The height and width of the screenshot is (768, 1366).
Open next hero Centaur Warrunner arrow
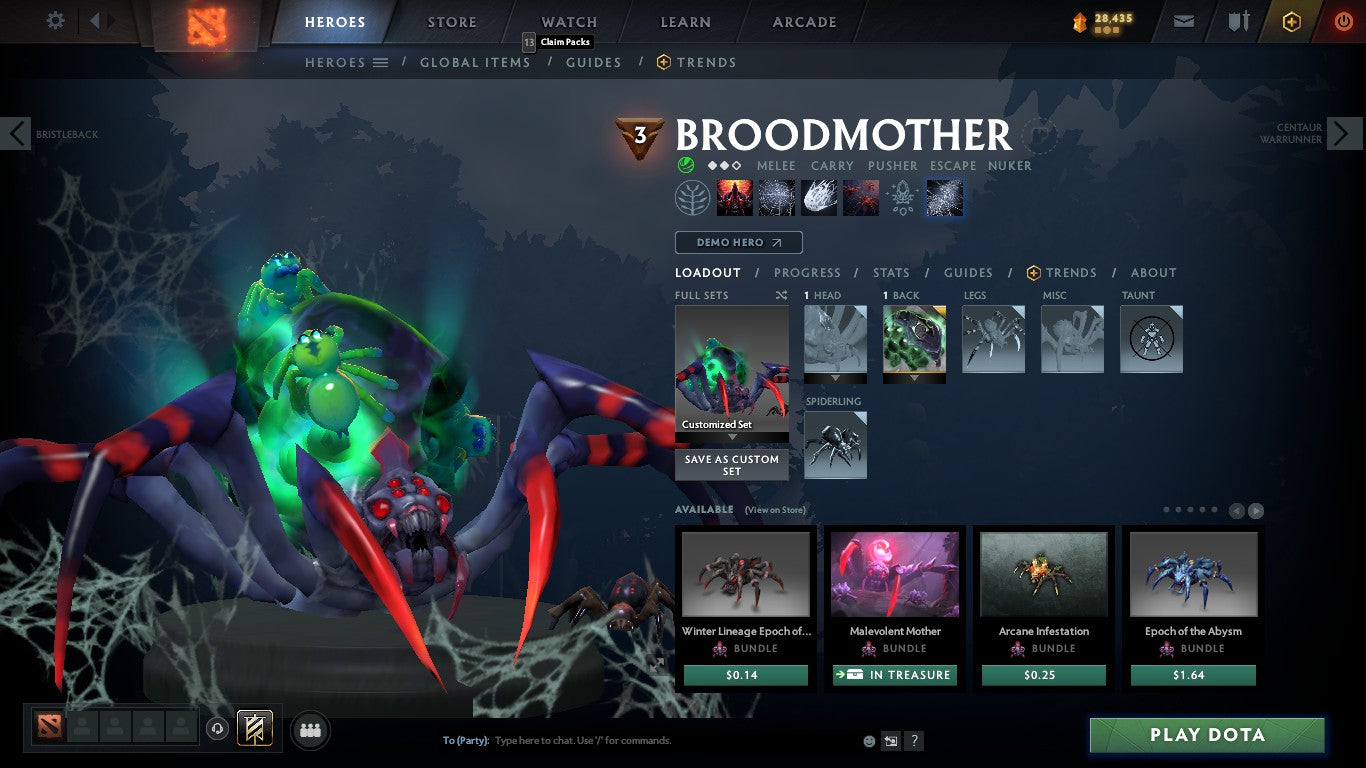coord(1345,133)
